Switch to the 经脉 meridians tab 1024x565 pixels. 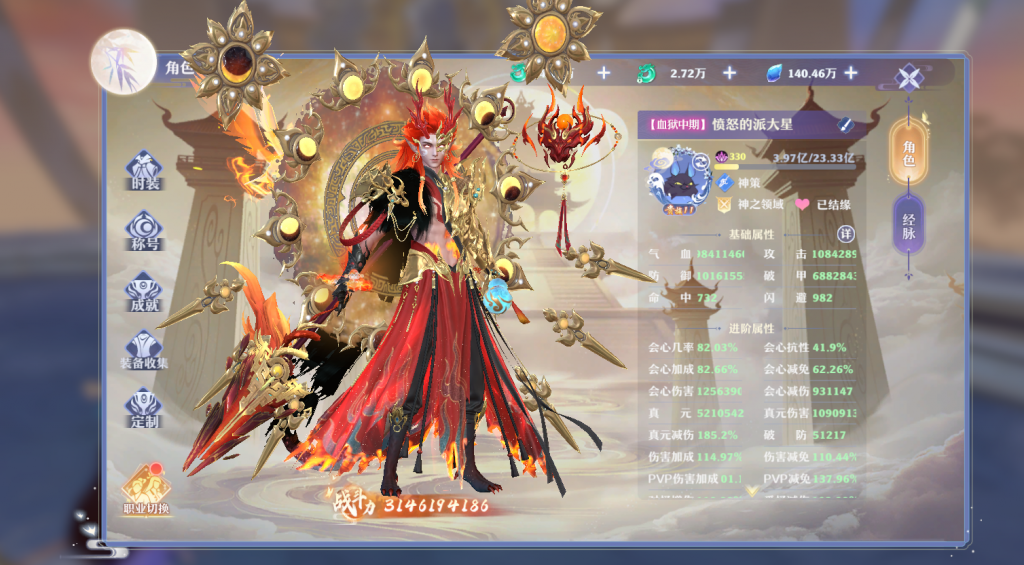click(x=908, y=226)
